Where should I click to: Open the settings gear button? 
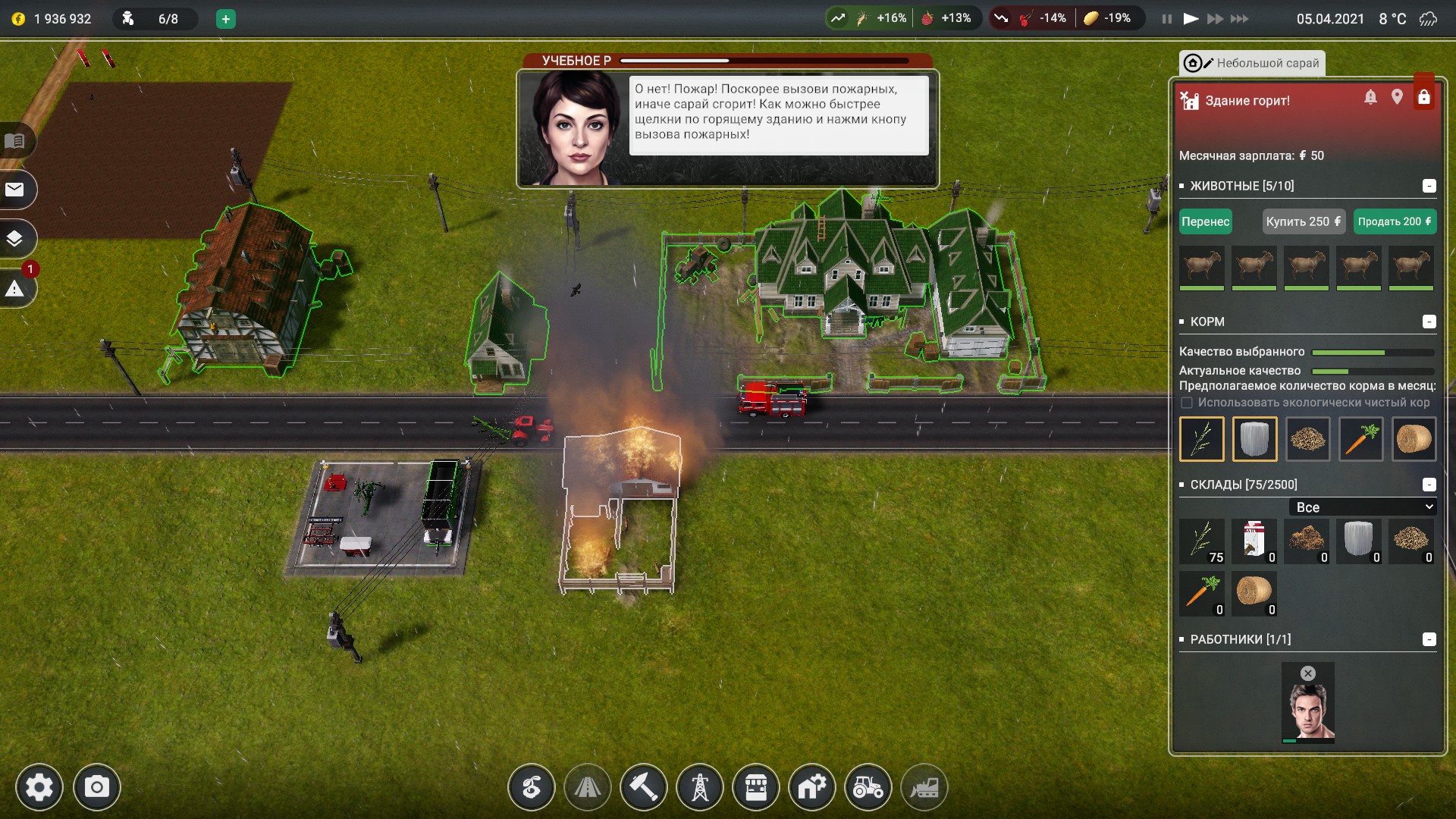coord(39,787)
